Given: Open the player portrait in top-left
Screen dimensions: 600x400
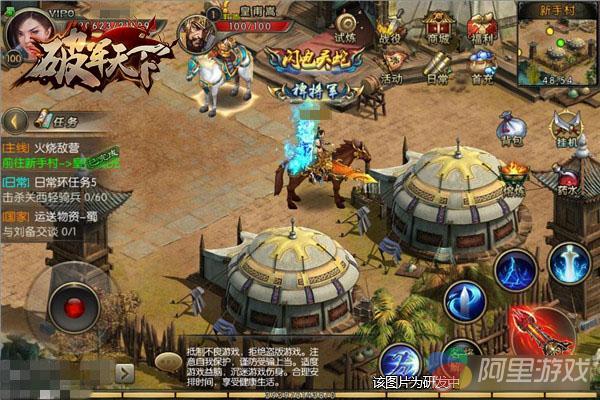Looking at the screenshot, I should [x=27, y=33].
